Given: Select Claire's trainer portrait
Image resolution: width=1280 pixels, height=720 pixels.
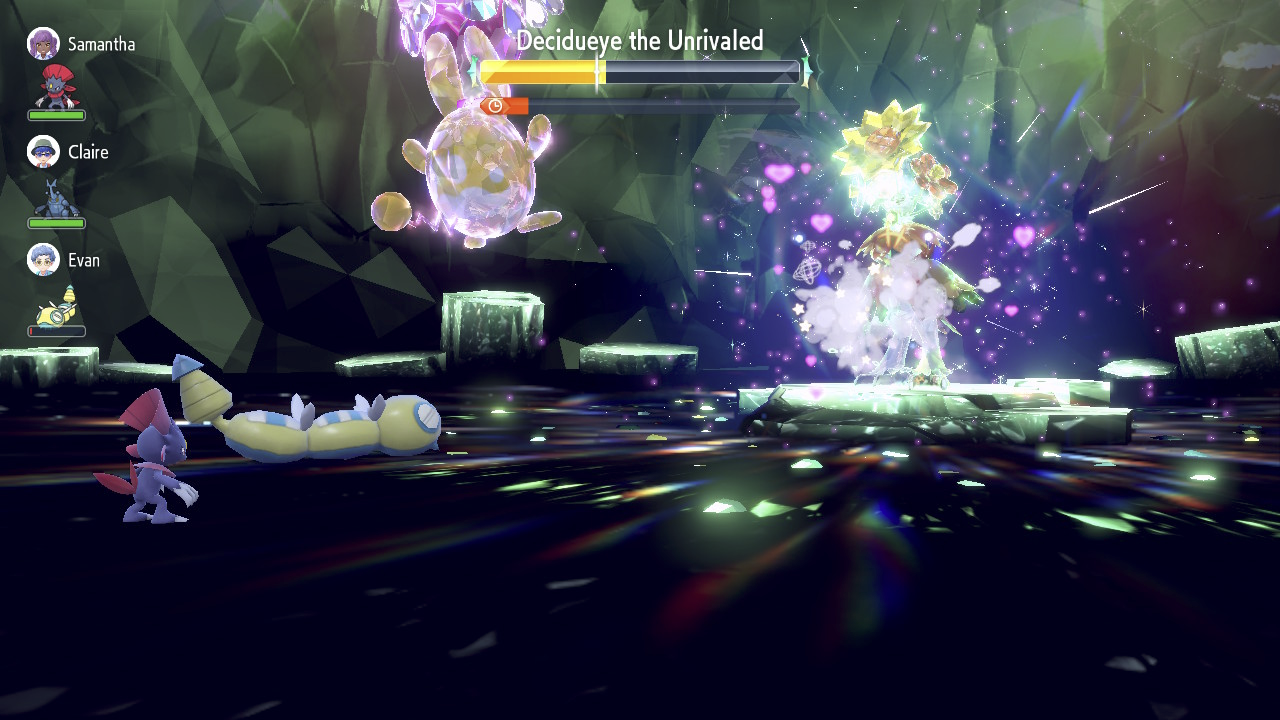Looking at the screenshot, I should pos(43,152).
